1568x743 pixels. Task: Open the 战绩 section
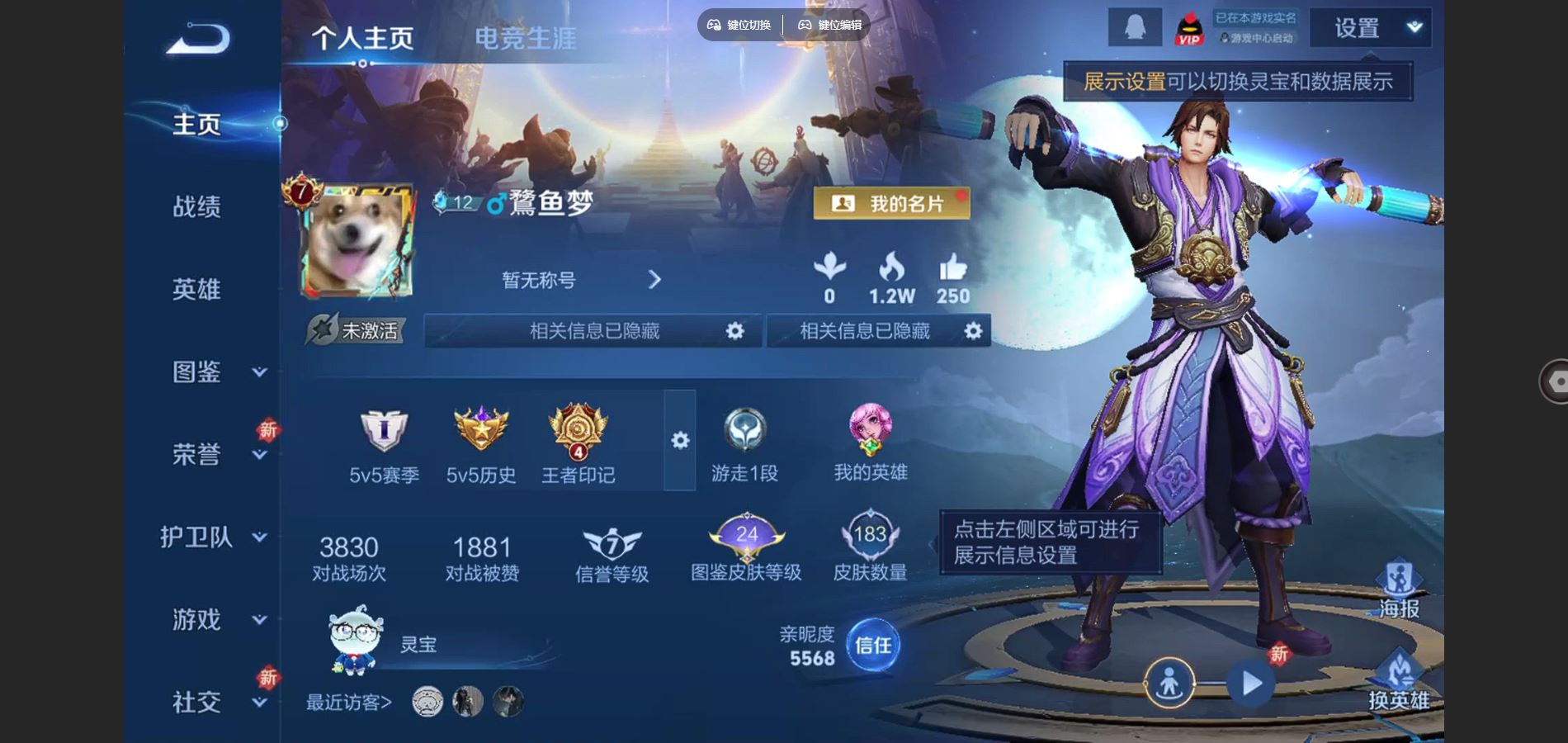tap(196, 206)
